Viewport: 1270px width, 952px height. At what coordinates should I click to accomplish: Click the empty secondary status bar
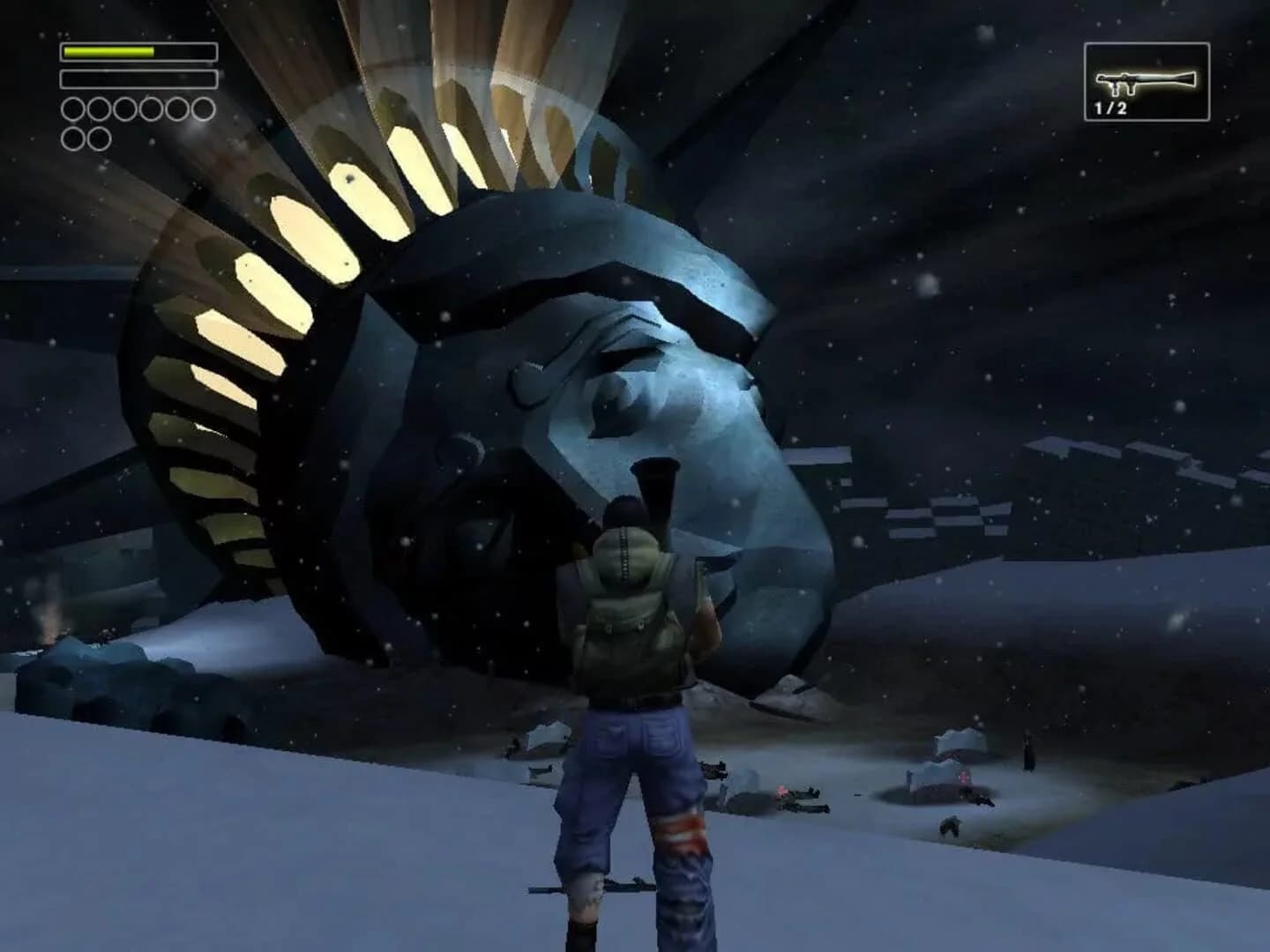click(139, 79)
